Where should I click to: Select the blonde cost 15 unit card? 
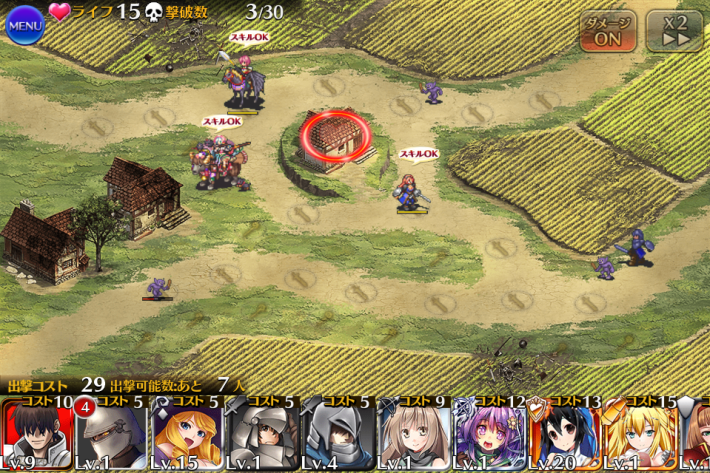(640, 436)
